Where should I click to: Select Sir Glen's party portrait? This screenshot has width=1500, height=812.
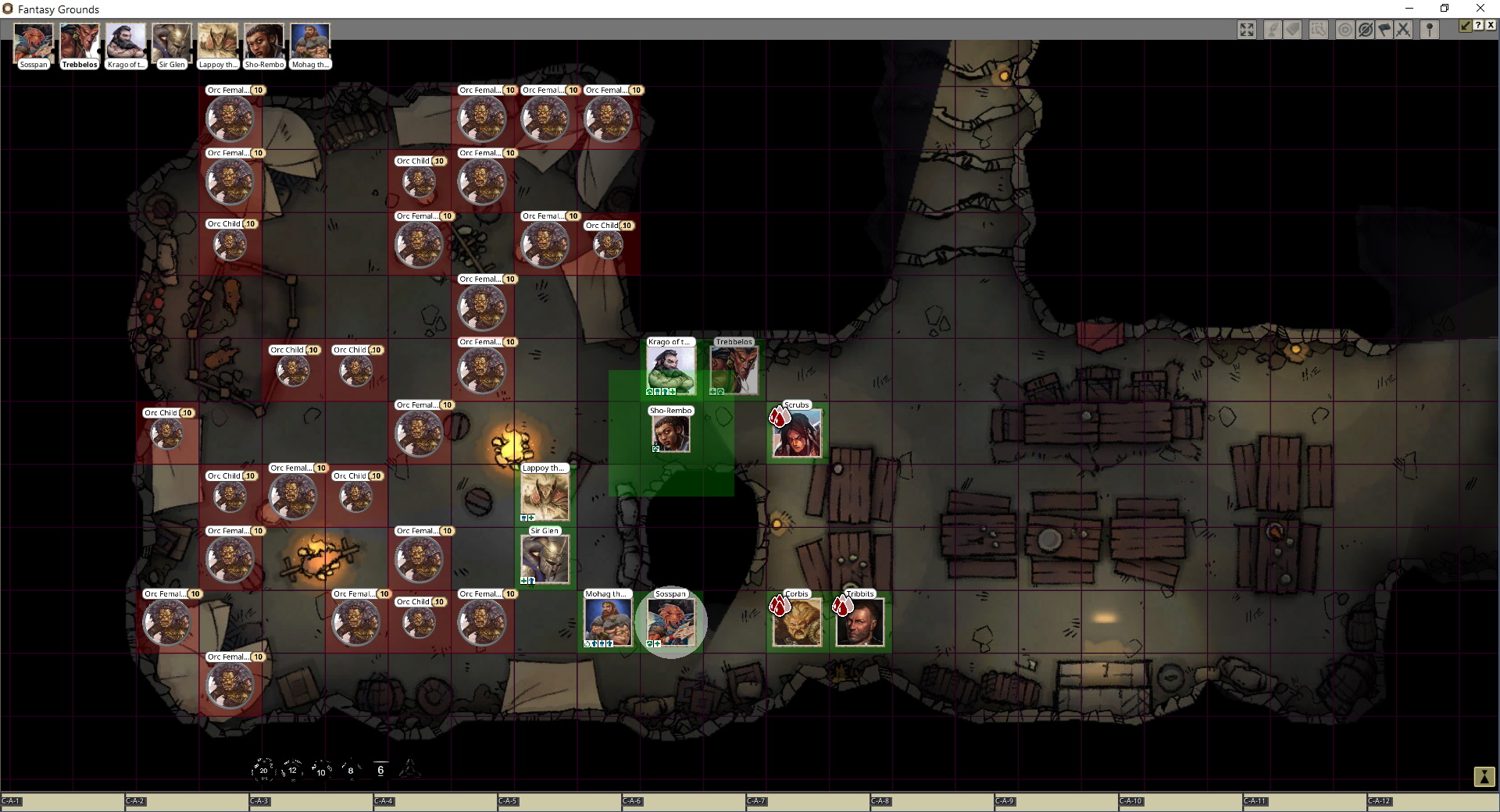[172, 43]
